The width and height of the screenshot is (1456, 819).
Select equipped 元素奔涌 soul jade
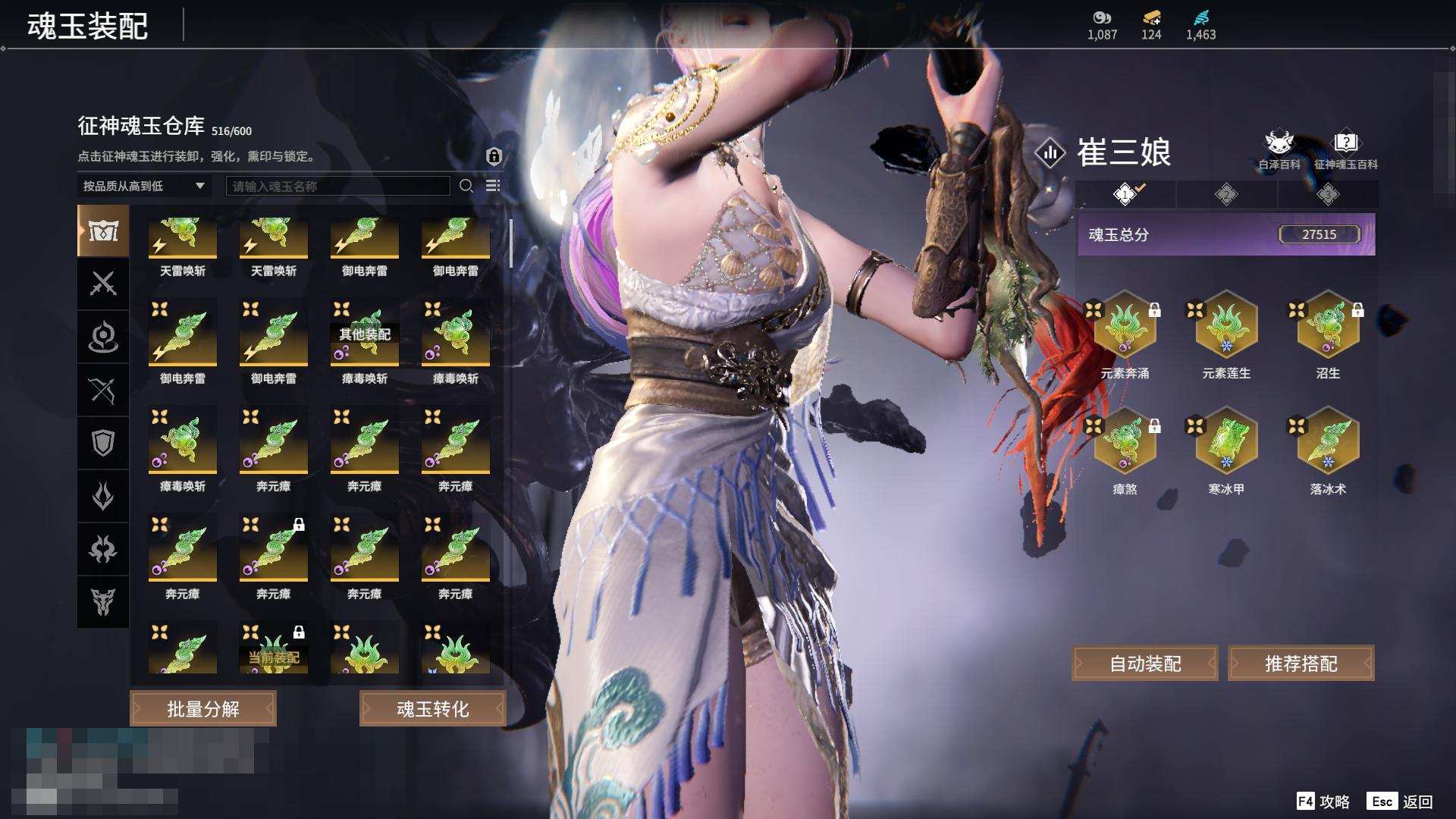click(1125, 326)
